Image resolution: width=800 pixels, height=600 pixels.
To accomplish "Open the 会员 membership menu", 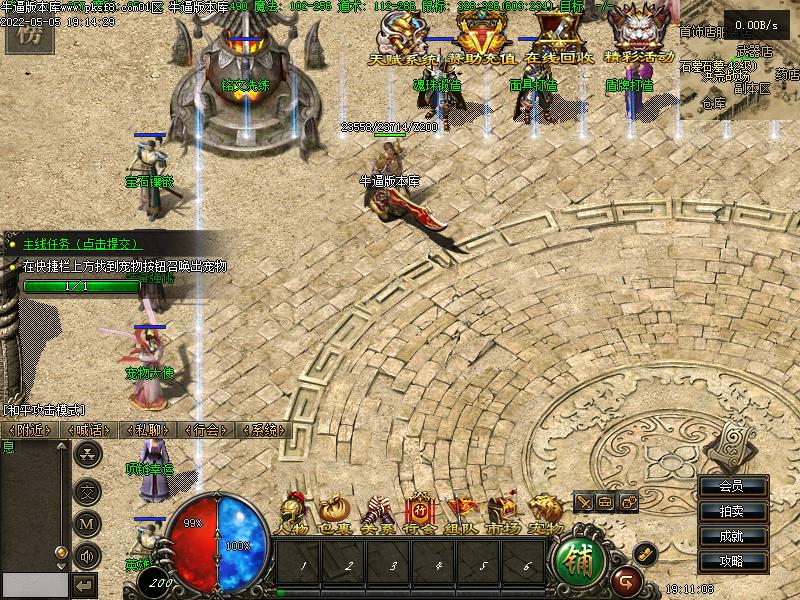I will 732,486.
